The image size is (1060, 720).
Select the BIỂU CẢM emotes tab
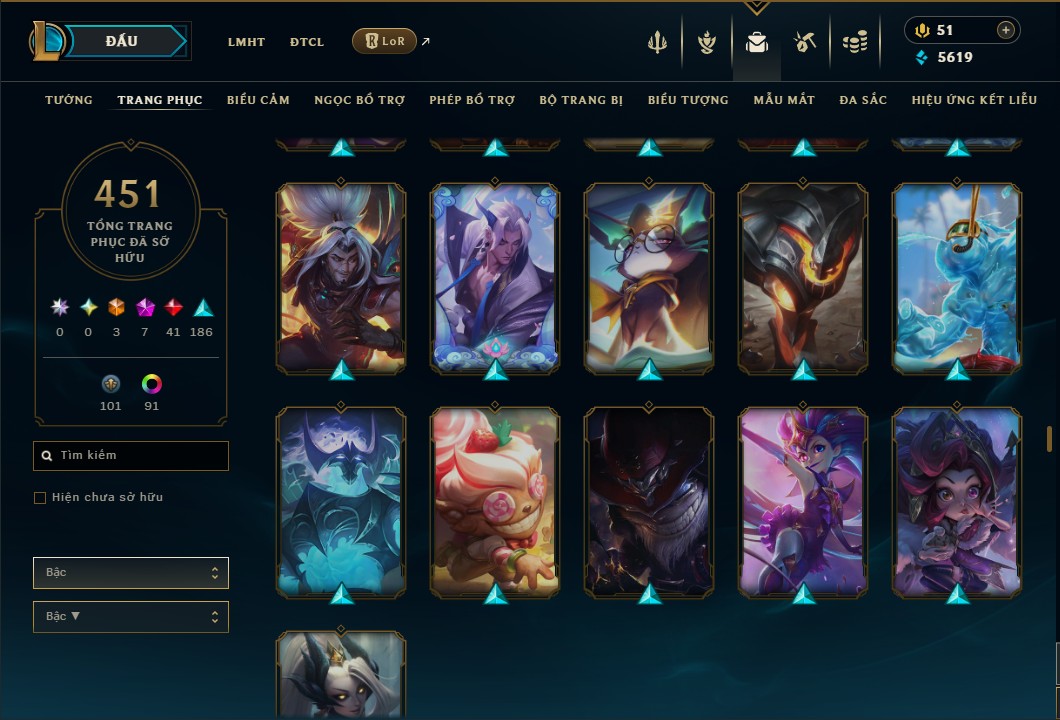pos(258,100)
